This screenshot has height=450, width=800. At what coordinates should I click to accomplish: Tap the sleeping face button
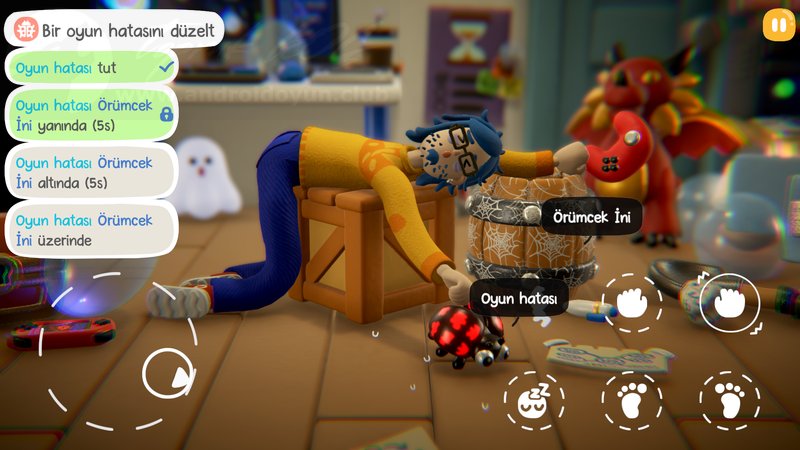click(x=533, y=401)
